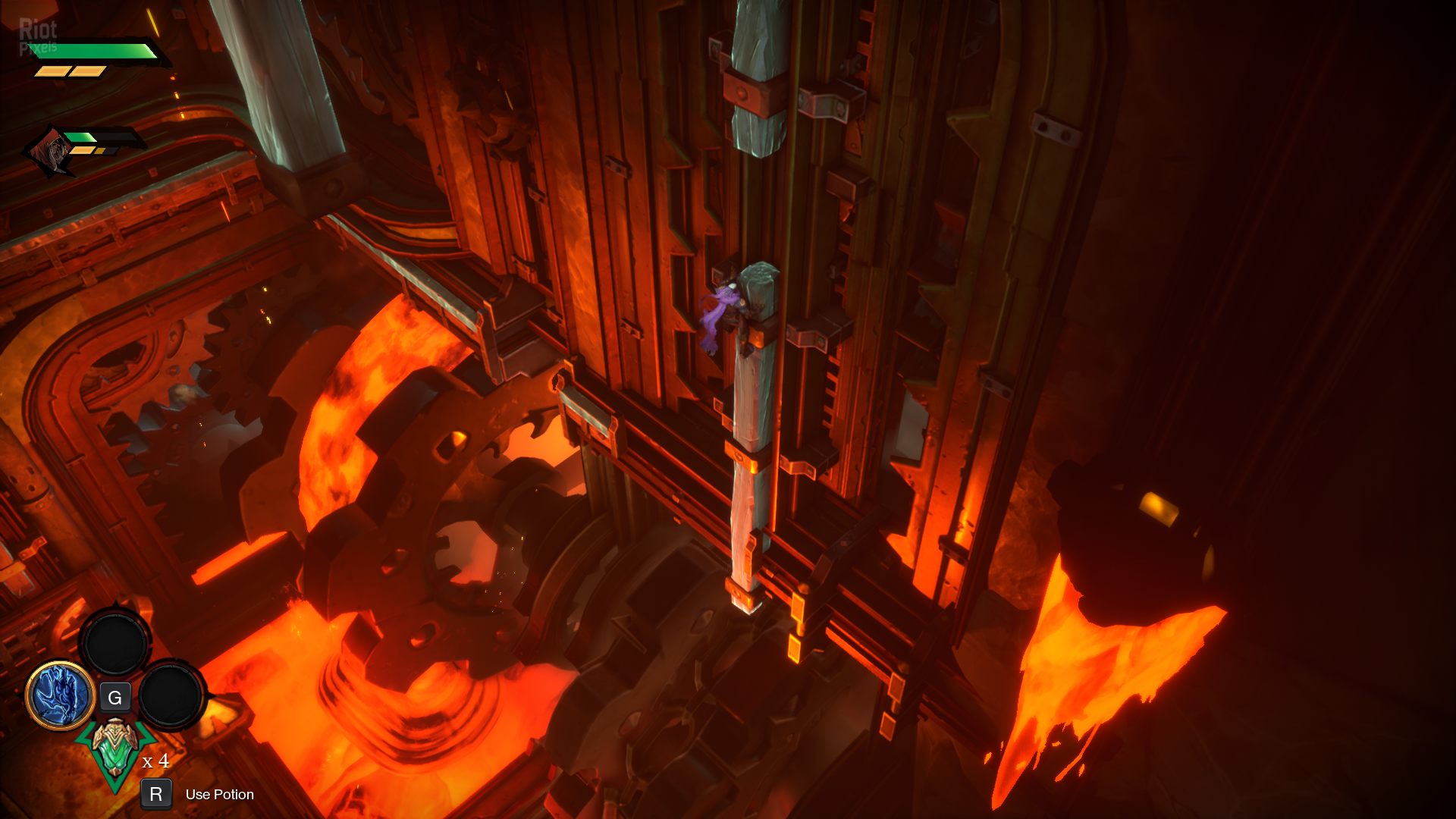The width and height of the screenshot is (1456, 819).
Task: Activate the blue glowing ability icon
Action: click(x=60, y=695)
